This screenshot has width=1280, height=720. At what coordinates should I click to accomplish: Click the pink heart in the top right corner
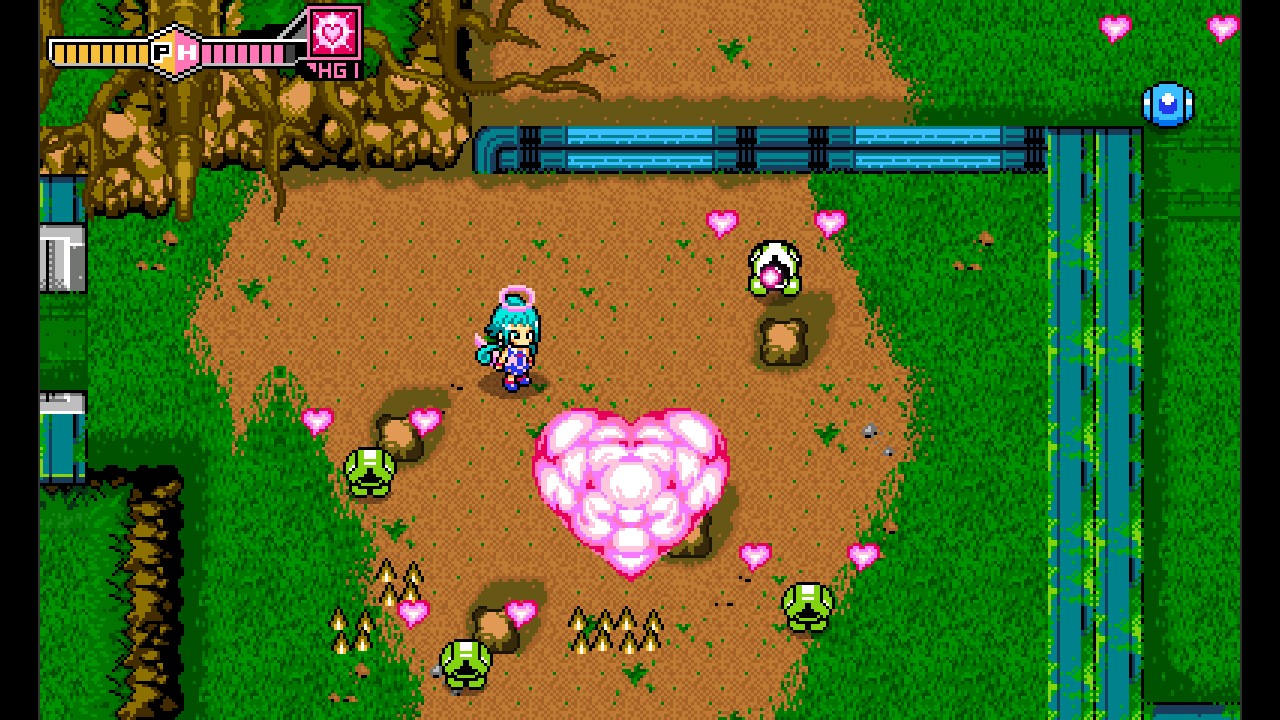point(1220,27)
